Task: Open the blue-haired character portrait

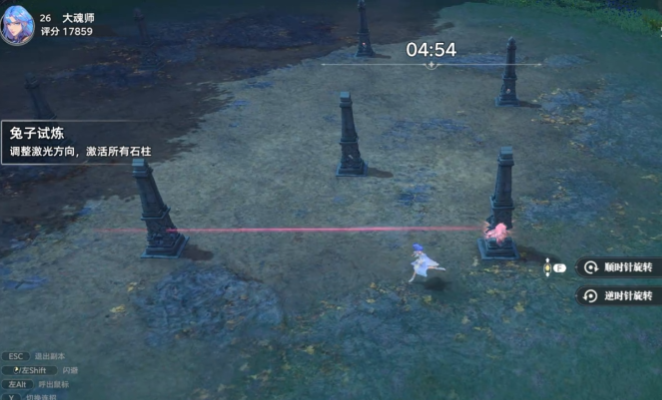Action: (20, 23)
